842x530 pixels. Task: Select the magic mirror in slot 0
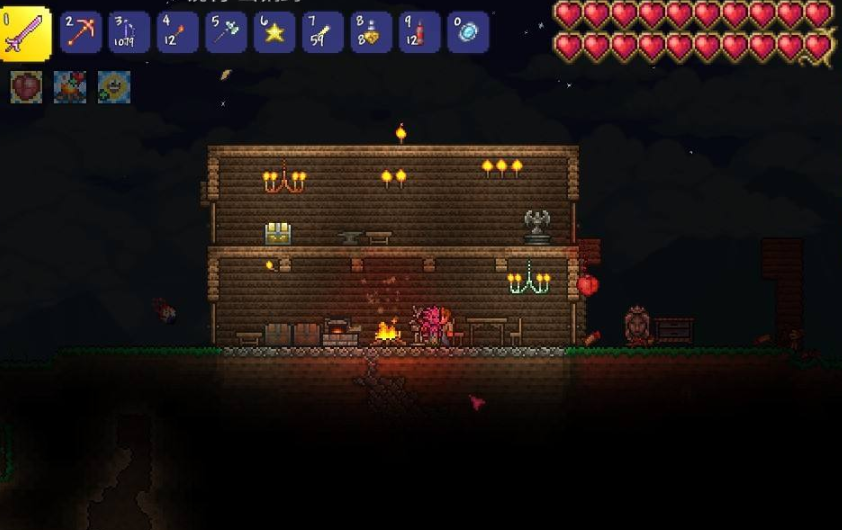coord(468,33)
